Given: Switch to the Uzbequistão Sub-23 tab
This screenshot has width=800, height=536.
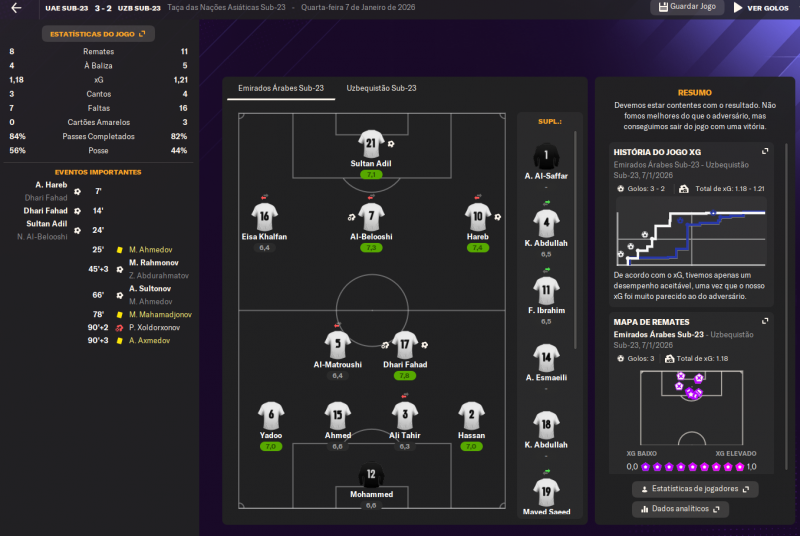Looking at the screenshot, I should [x=380, y=88].
